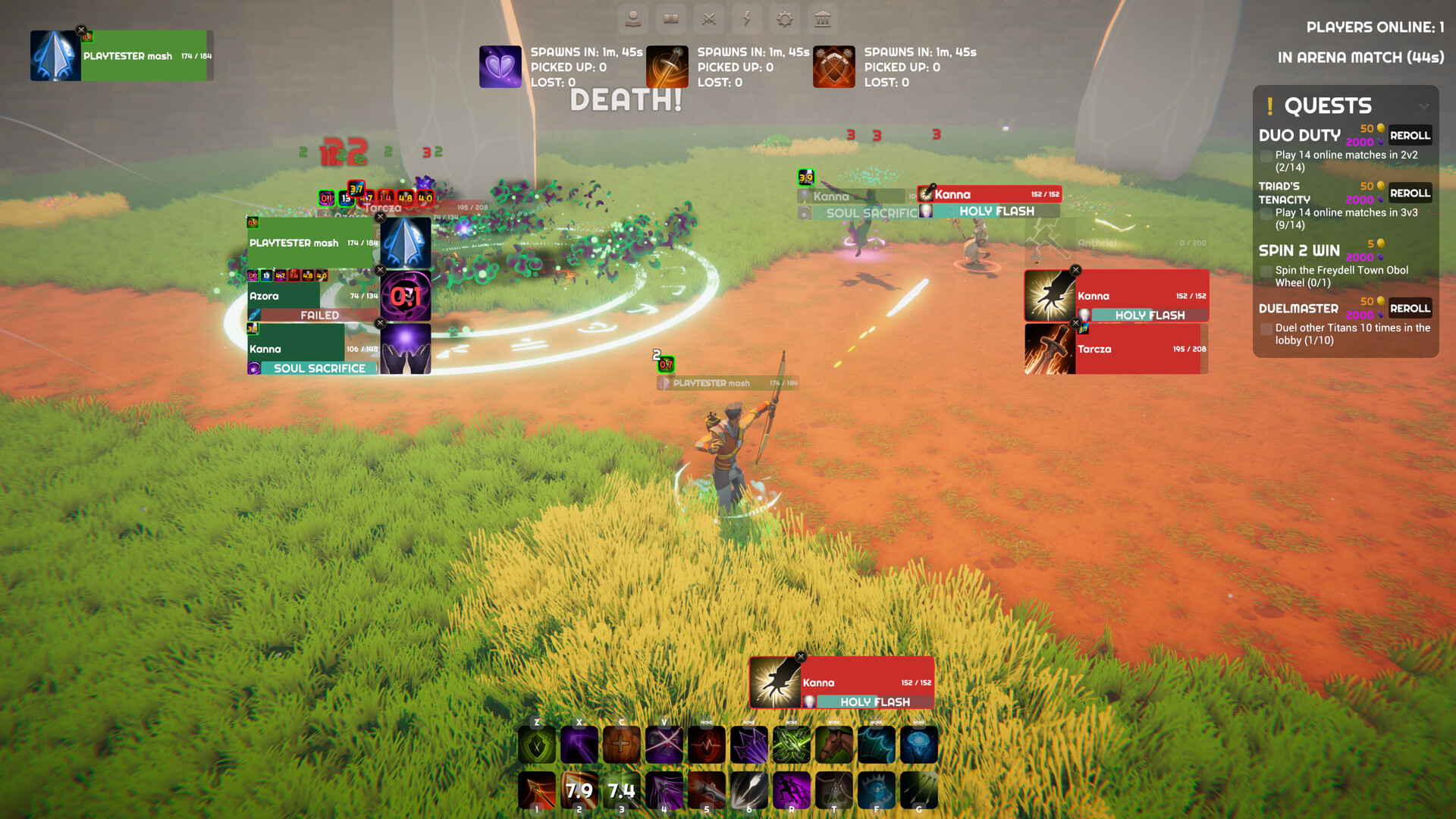Open the book inventory menu at top
Image resolution: width=1456 pixels, height=819 pixels.
click(x=671, y=20)
